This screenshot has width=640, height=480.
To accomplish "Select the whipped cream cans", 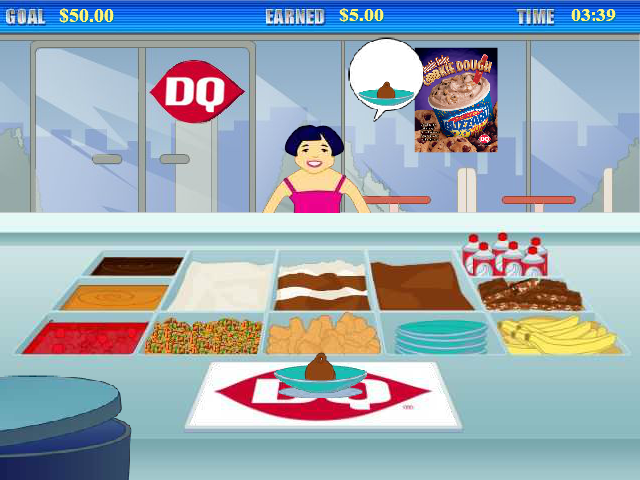I will [x=505, y=257].
